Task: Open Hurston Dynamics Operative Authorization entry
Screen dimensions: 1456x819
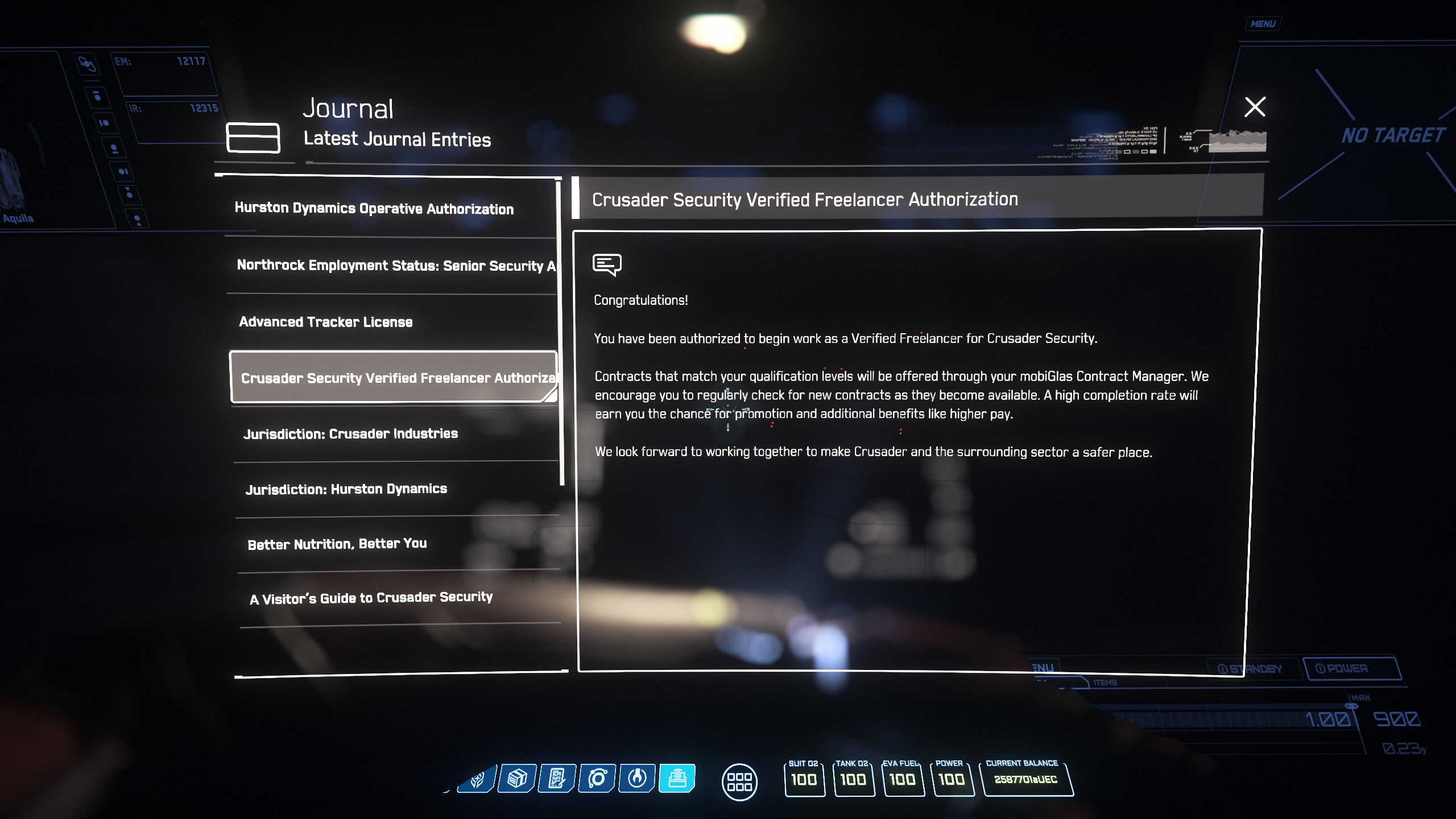Action: [x=374, y=209]
